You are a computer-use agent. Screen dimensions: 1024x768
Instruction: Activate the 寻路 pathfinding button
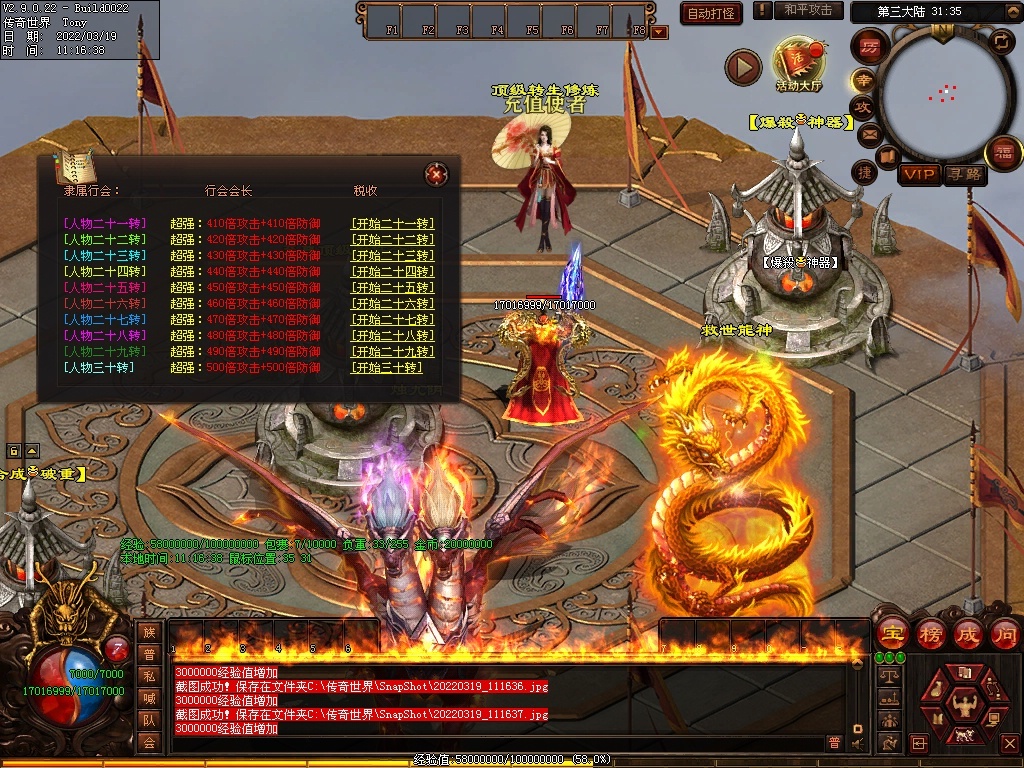(x=965, y=175)
